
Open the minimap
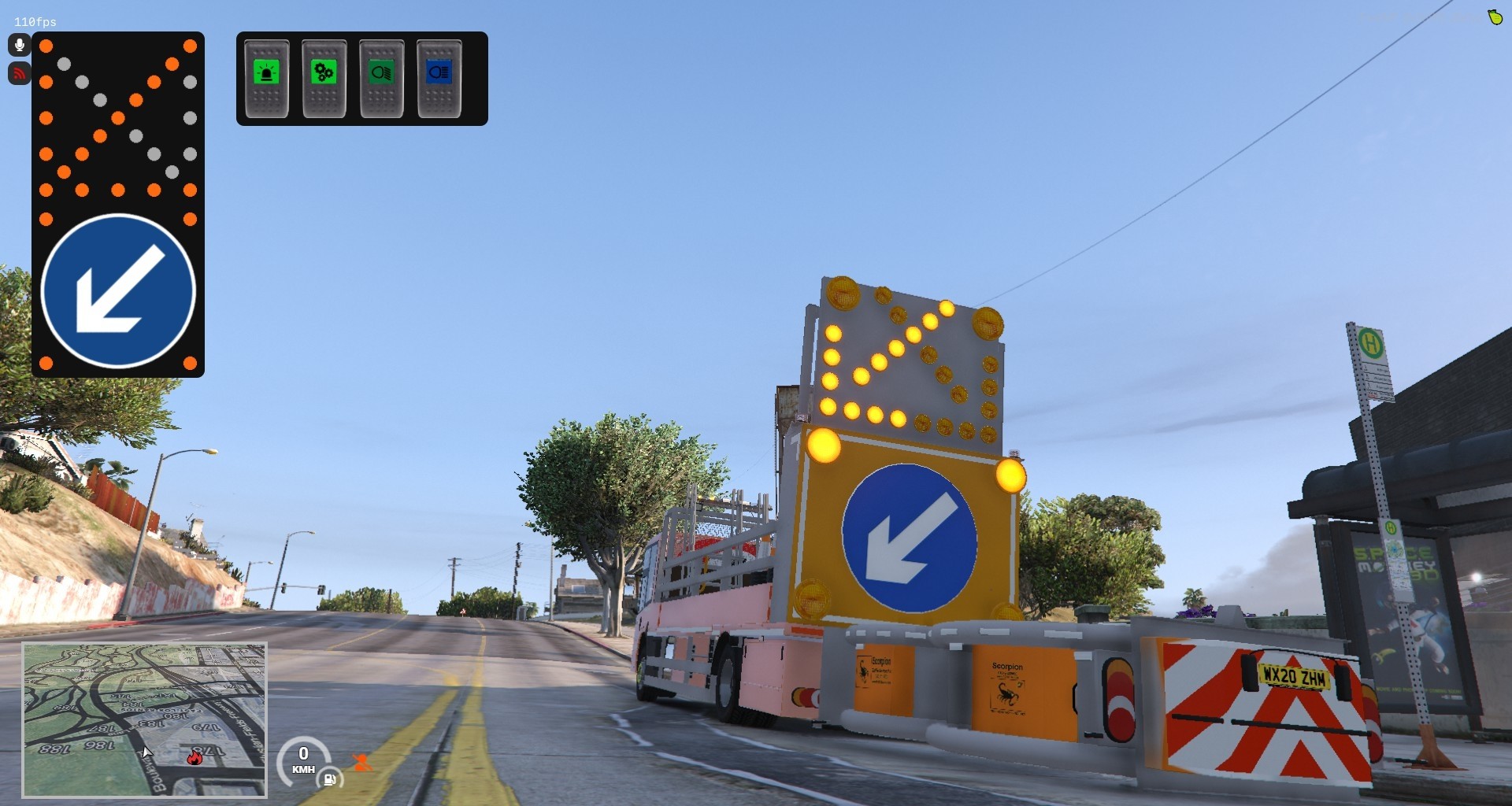coord(145,719)
